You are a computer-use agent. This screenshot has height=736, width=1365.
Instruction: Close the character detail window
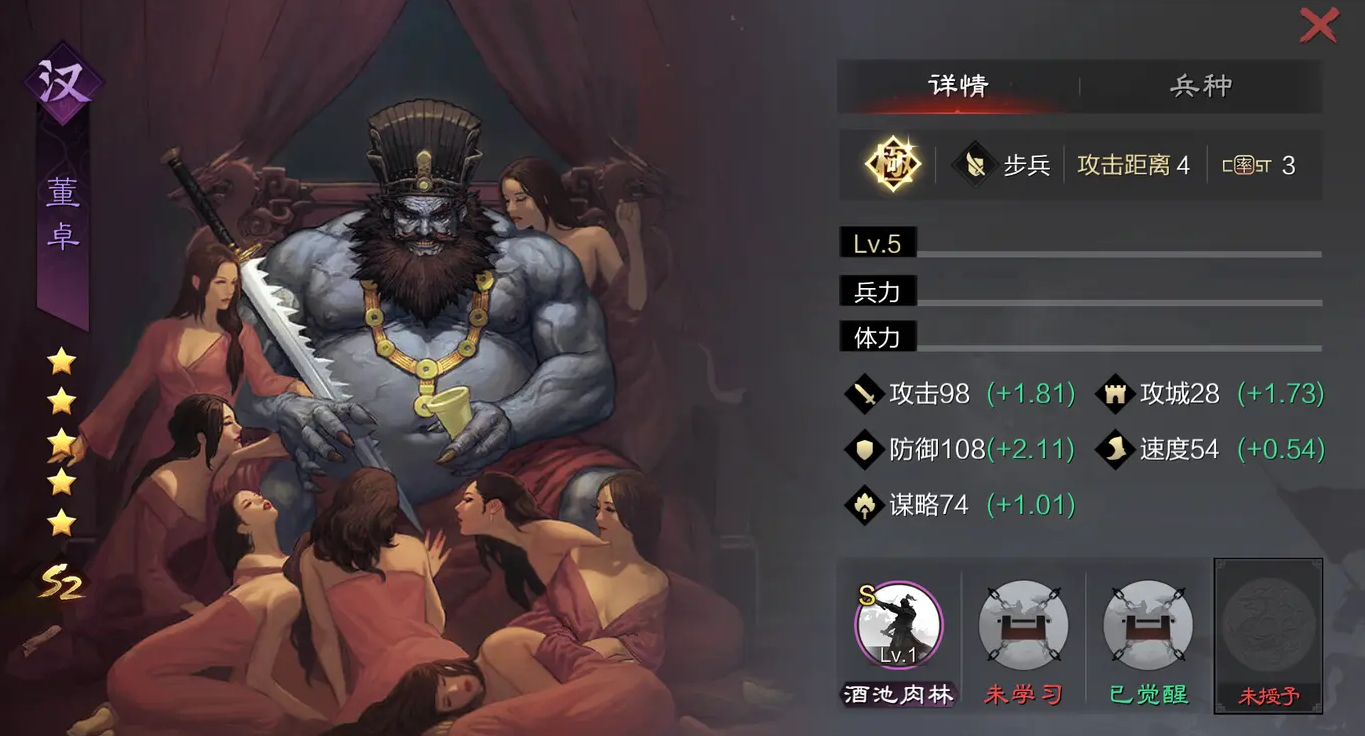pos(1318,25)
